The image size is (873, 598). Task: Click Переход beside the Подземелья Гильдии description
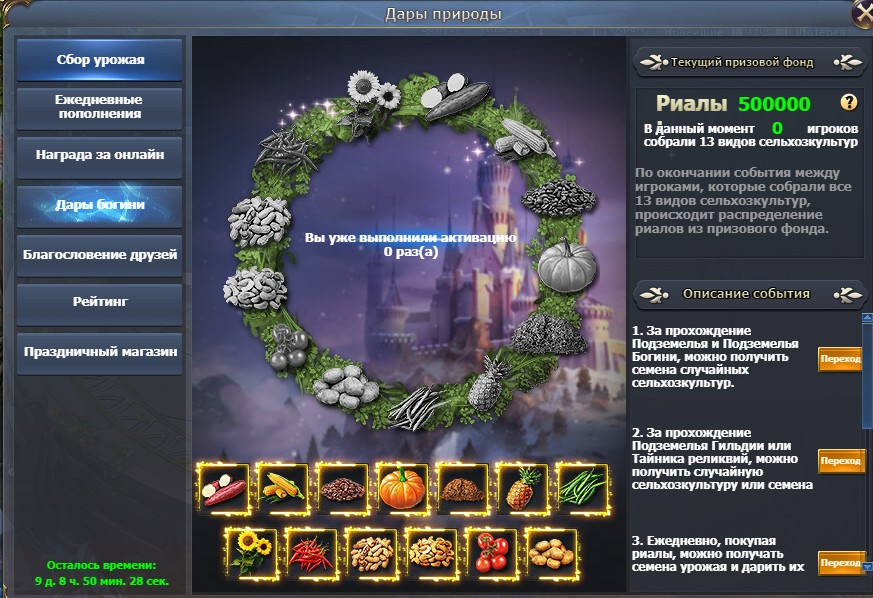(840, 460)
